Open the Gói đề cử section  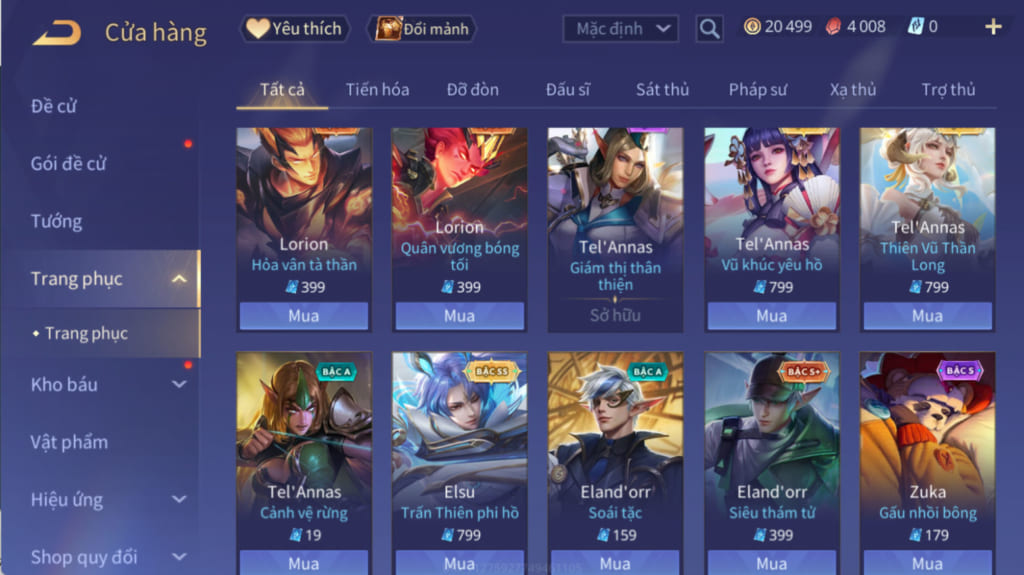[x=68, y=163]
